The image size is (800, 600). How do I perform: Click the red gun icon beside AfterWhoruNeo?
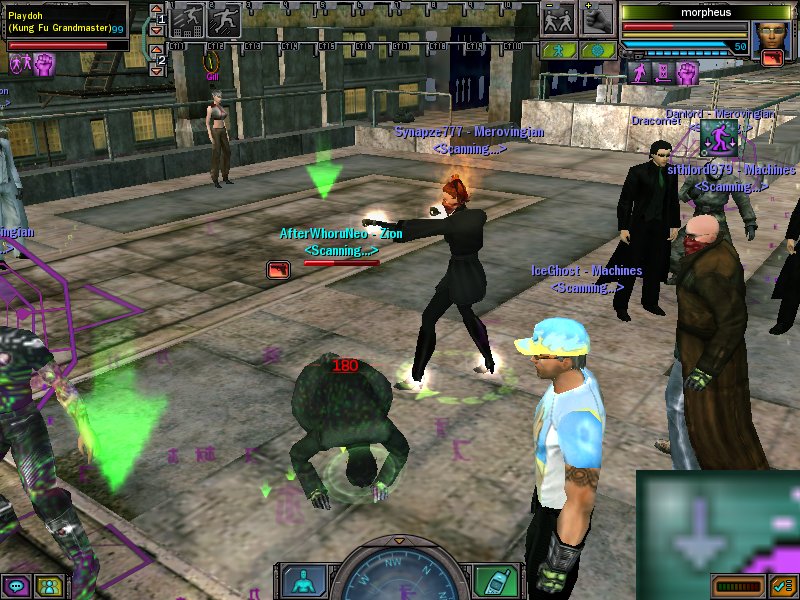click(278, 269)
